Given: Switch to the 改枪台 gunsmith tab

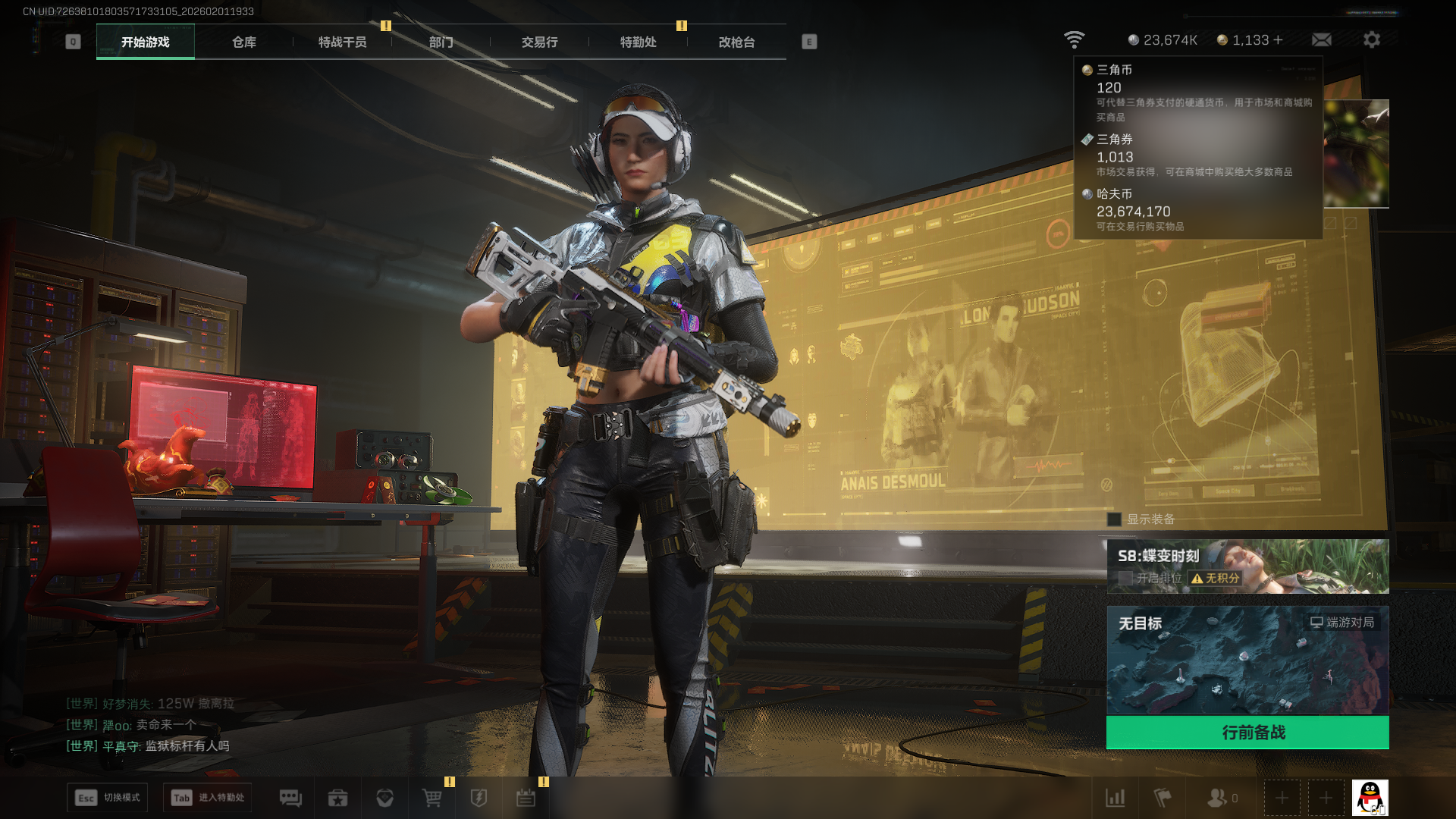Looking at the screenshot, I should [736, 42].
